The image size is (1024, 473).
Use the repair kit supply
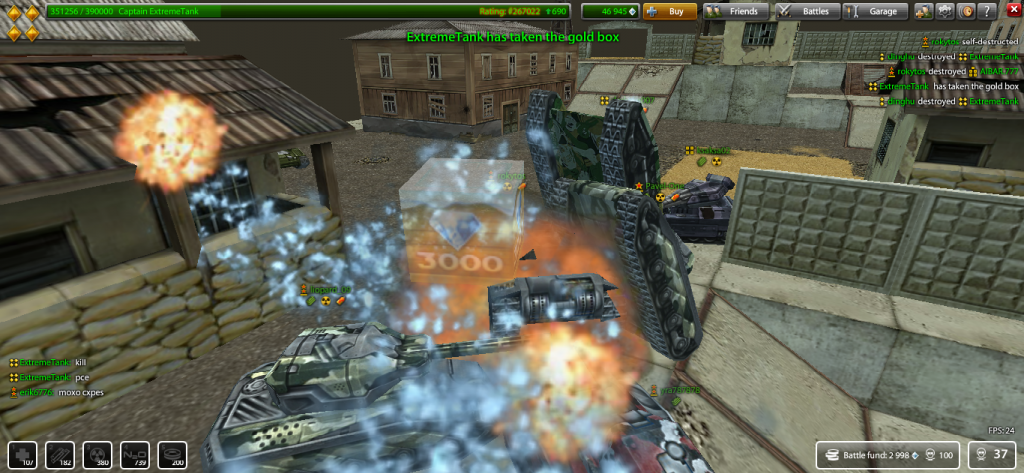click(x=22, y=454)
